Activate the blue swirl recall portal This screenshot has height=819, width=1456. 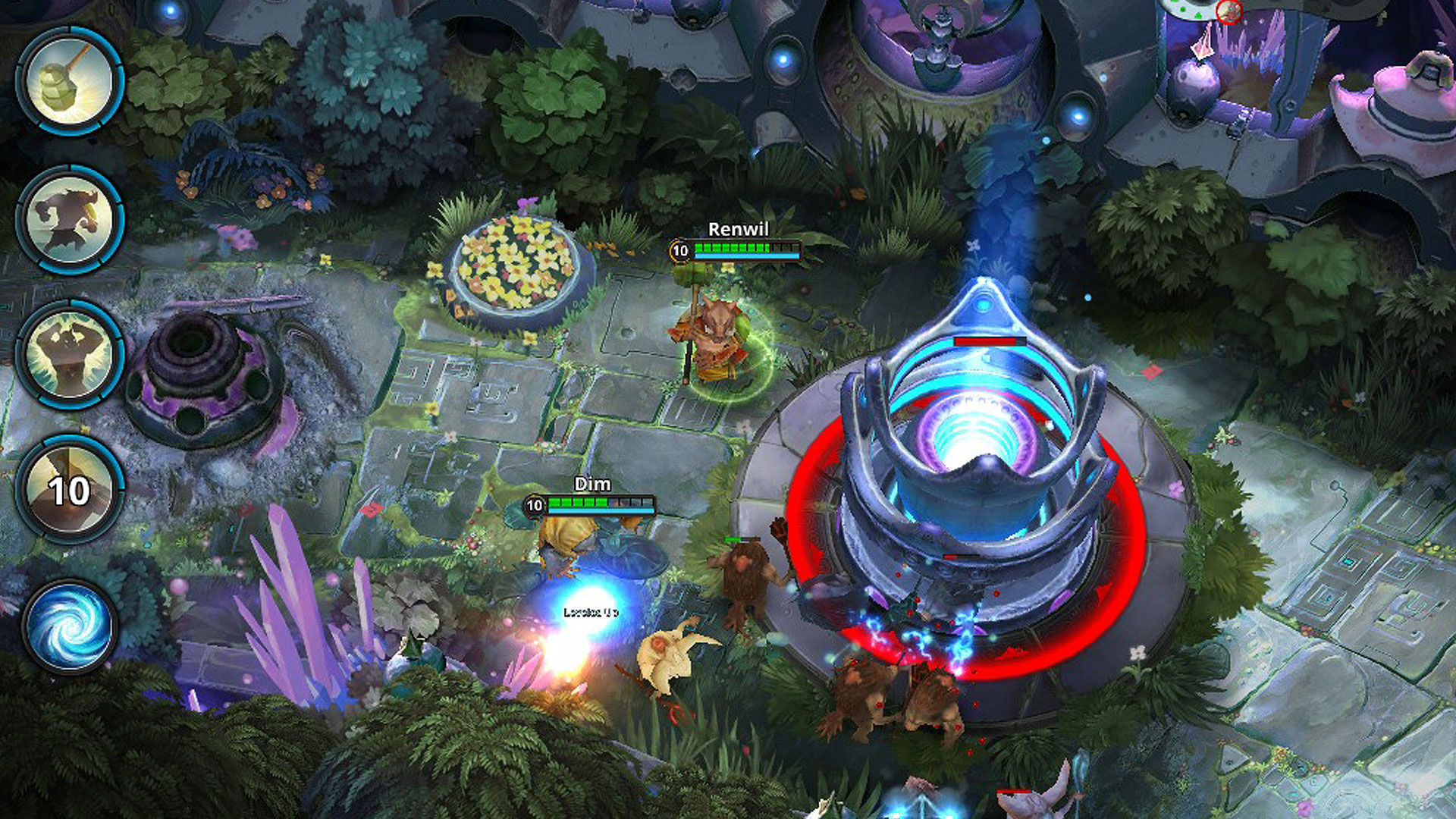click(x=70, y=626)
